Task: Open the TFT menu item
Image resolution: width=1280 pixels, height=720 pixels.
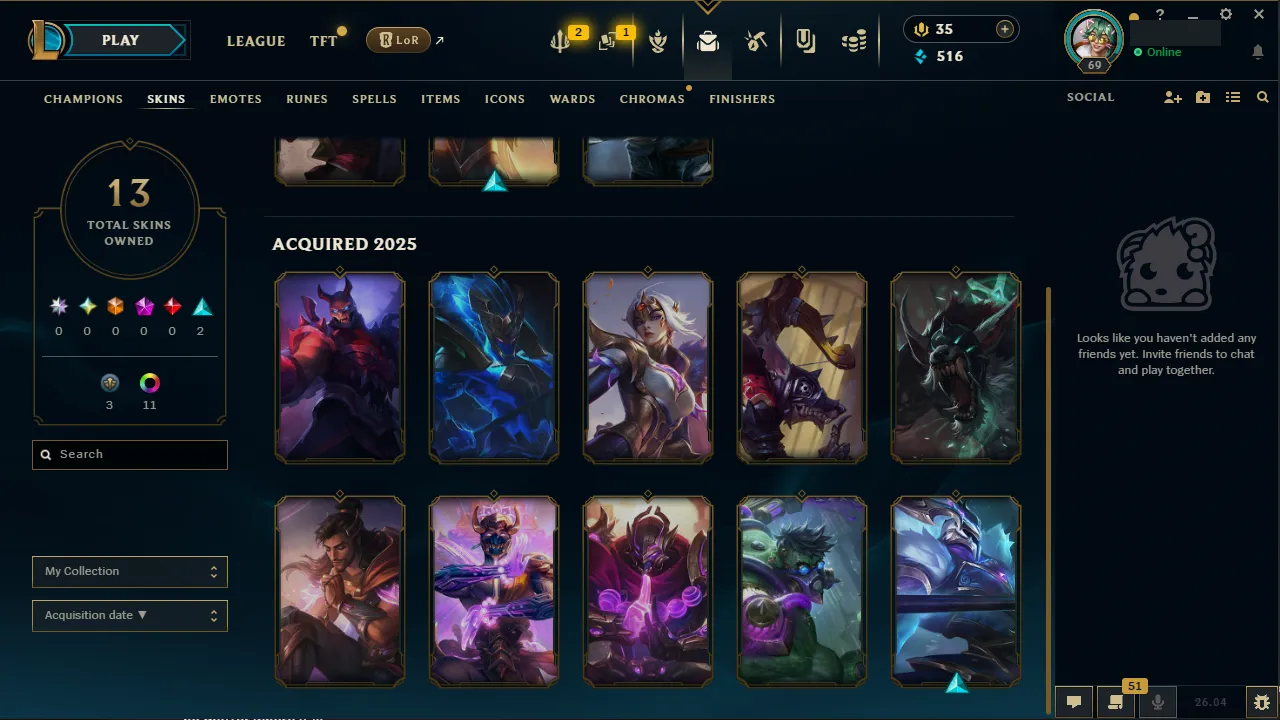Action: pyautogui.click(x=322, y=41)
